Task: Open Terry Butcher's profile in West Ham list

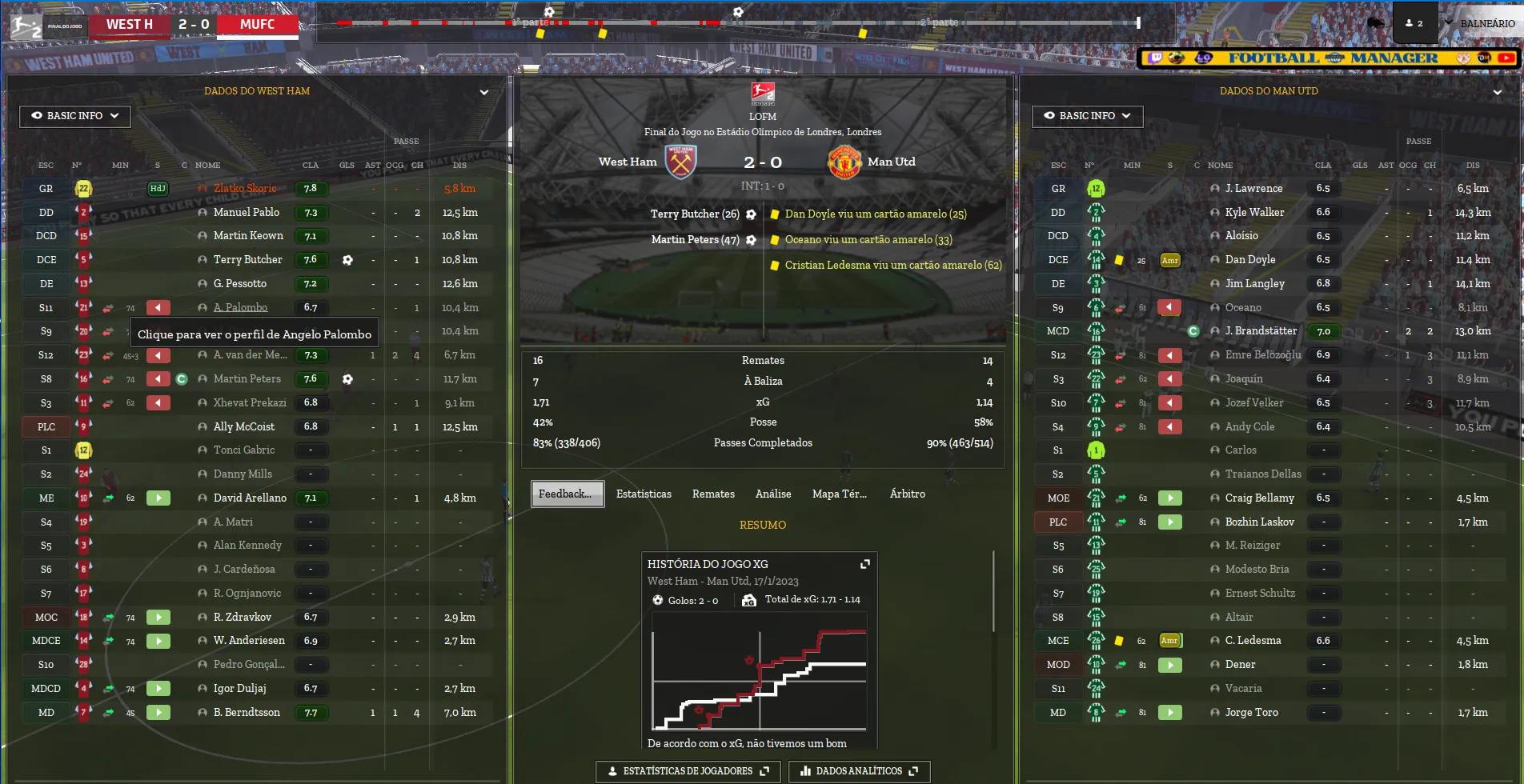Action: pyautogui.click(x=247, y=260)
